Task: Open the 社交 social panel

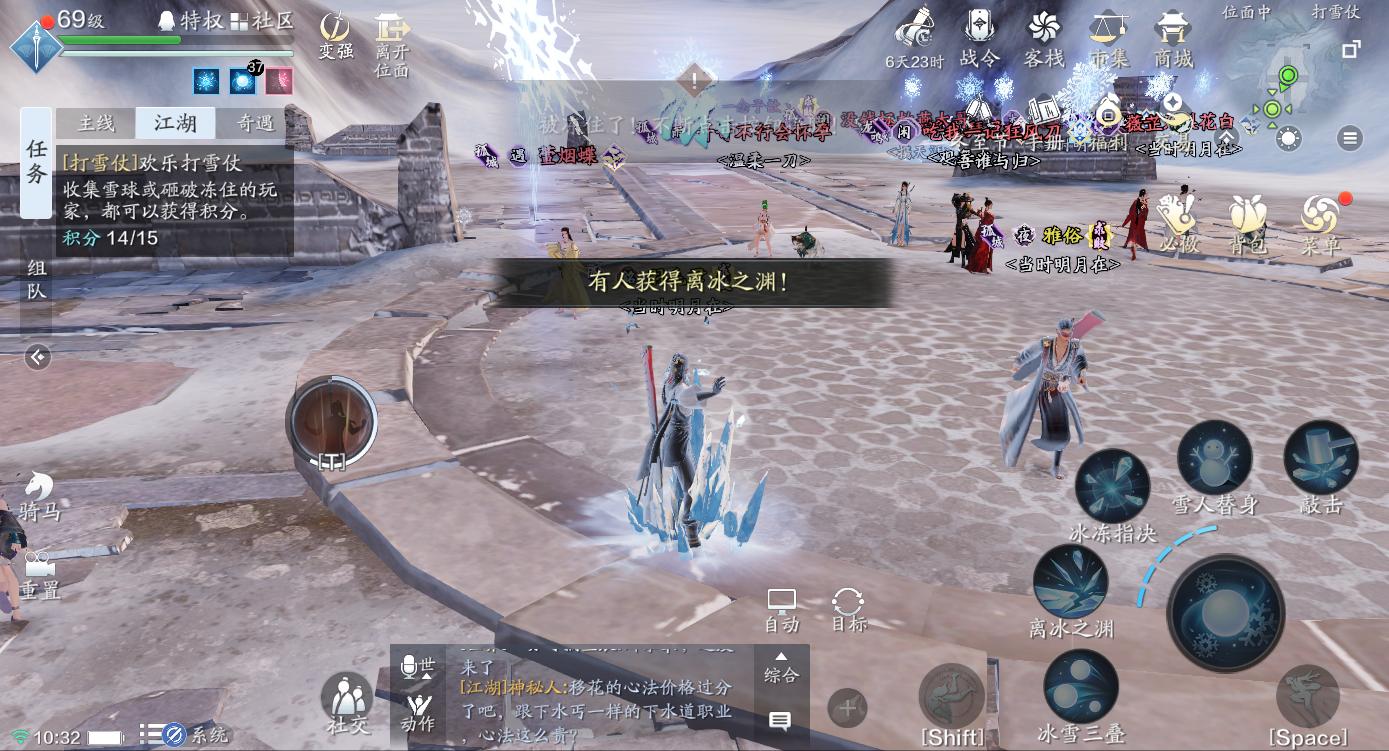Action: click(x=347, y=697)
